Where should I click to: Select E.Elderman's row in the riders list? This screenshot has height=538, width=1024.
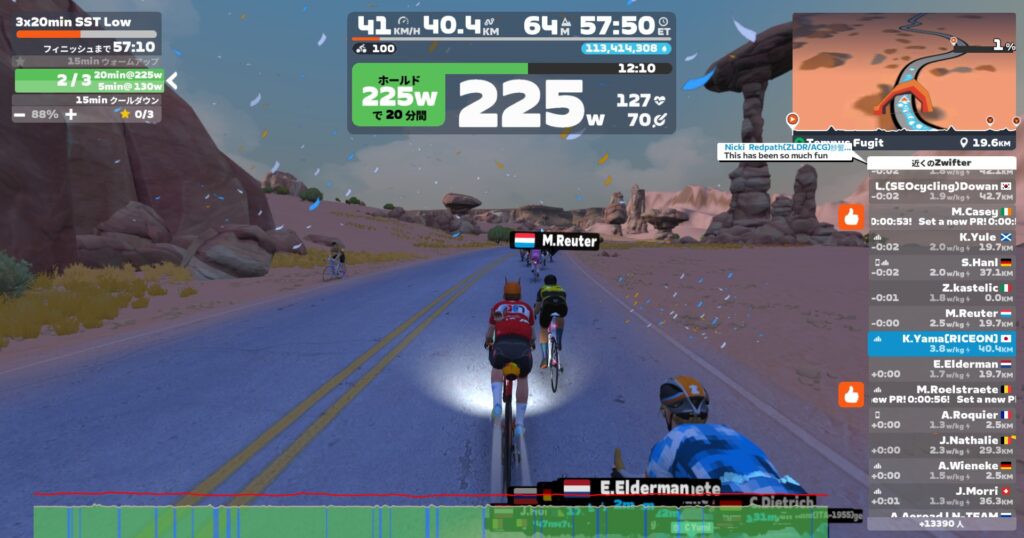(942, 369)
